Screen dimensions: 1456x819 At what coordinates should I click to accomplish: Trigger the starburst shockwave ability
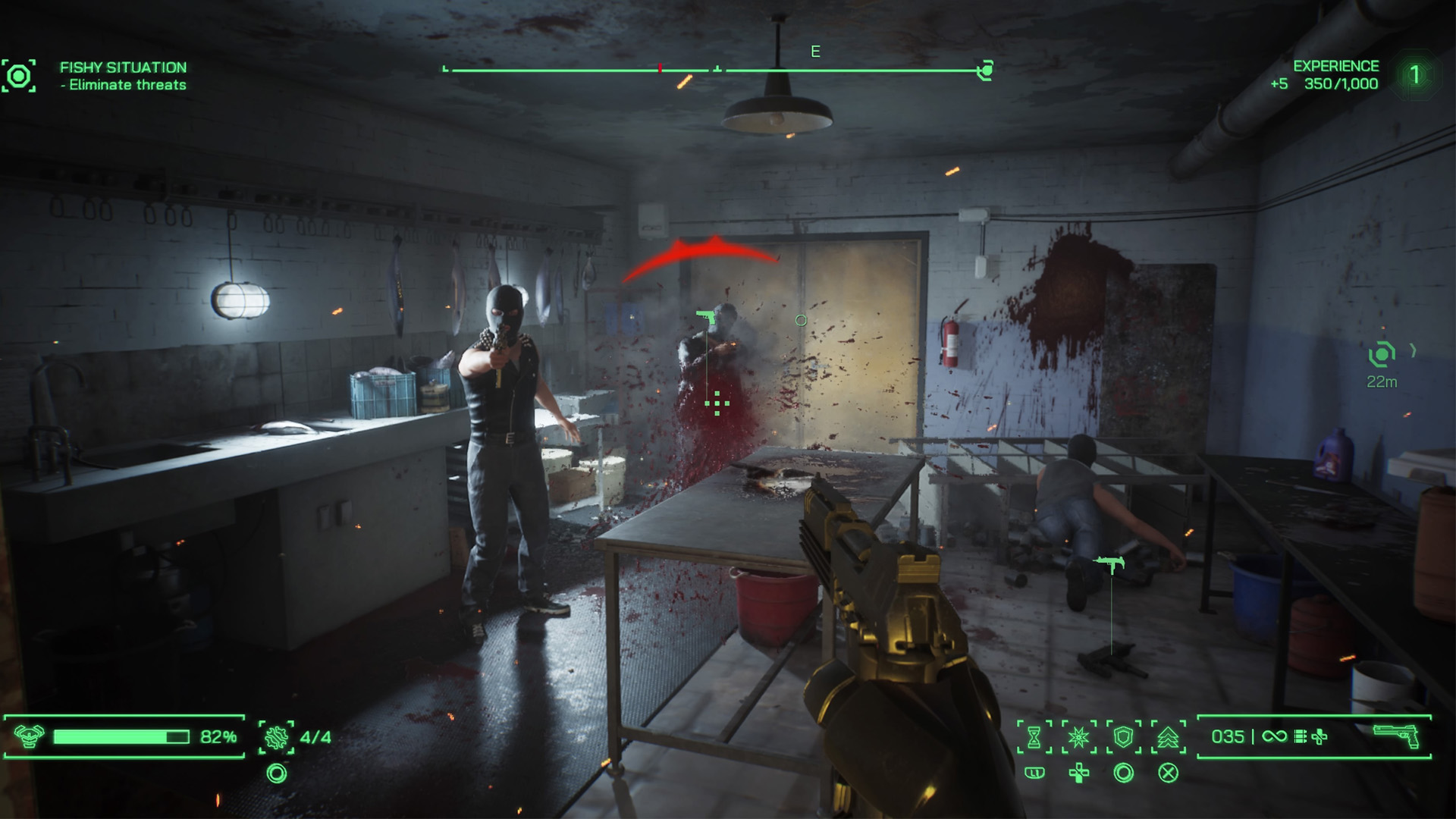coord(1078,736)
